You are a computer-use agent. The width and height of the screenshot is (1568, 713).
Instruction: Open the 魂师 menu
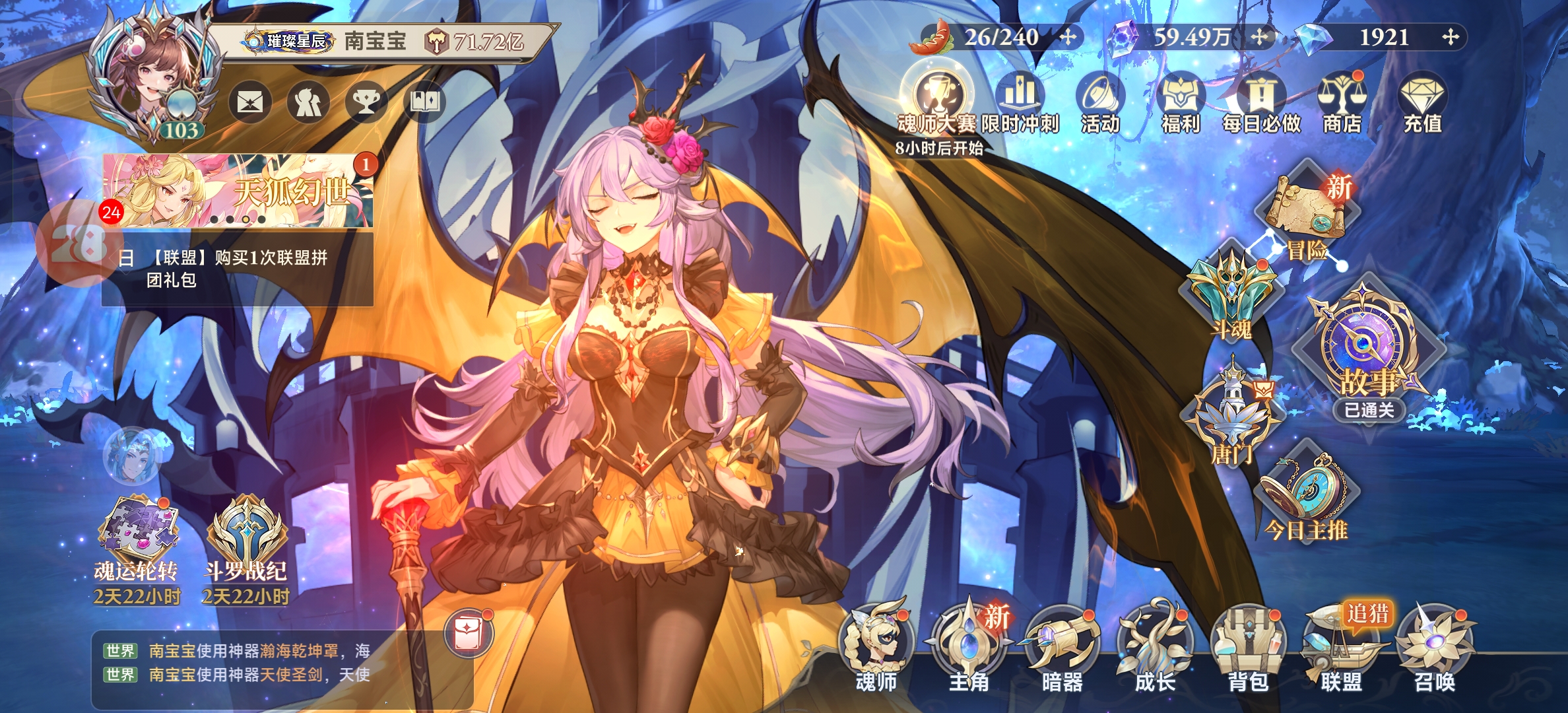876,647
